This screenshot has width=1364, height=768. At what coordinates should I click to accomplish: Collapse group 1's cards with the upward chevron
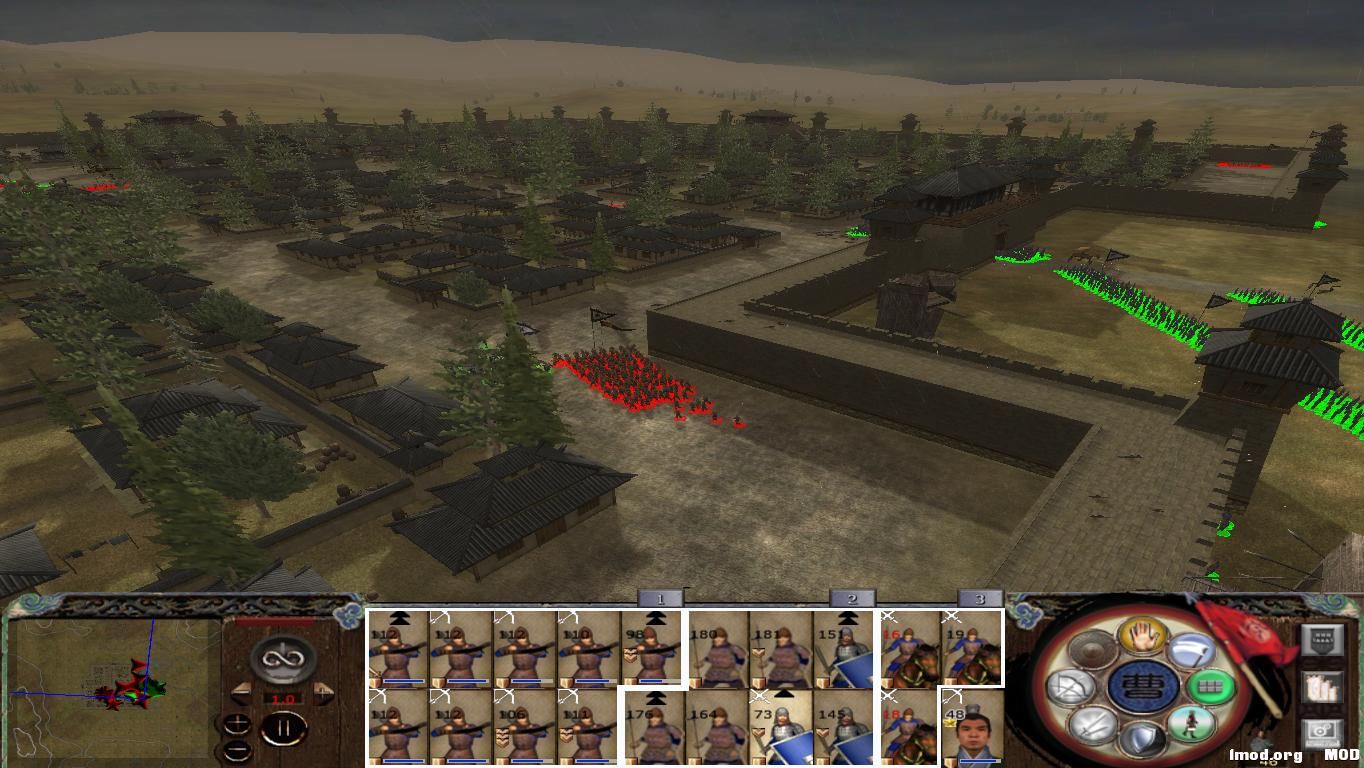[x=655, y=619]
